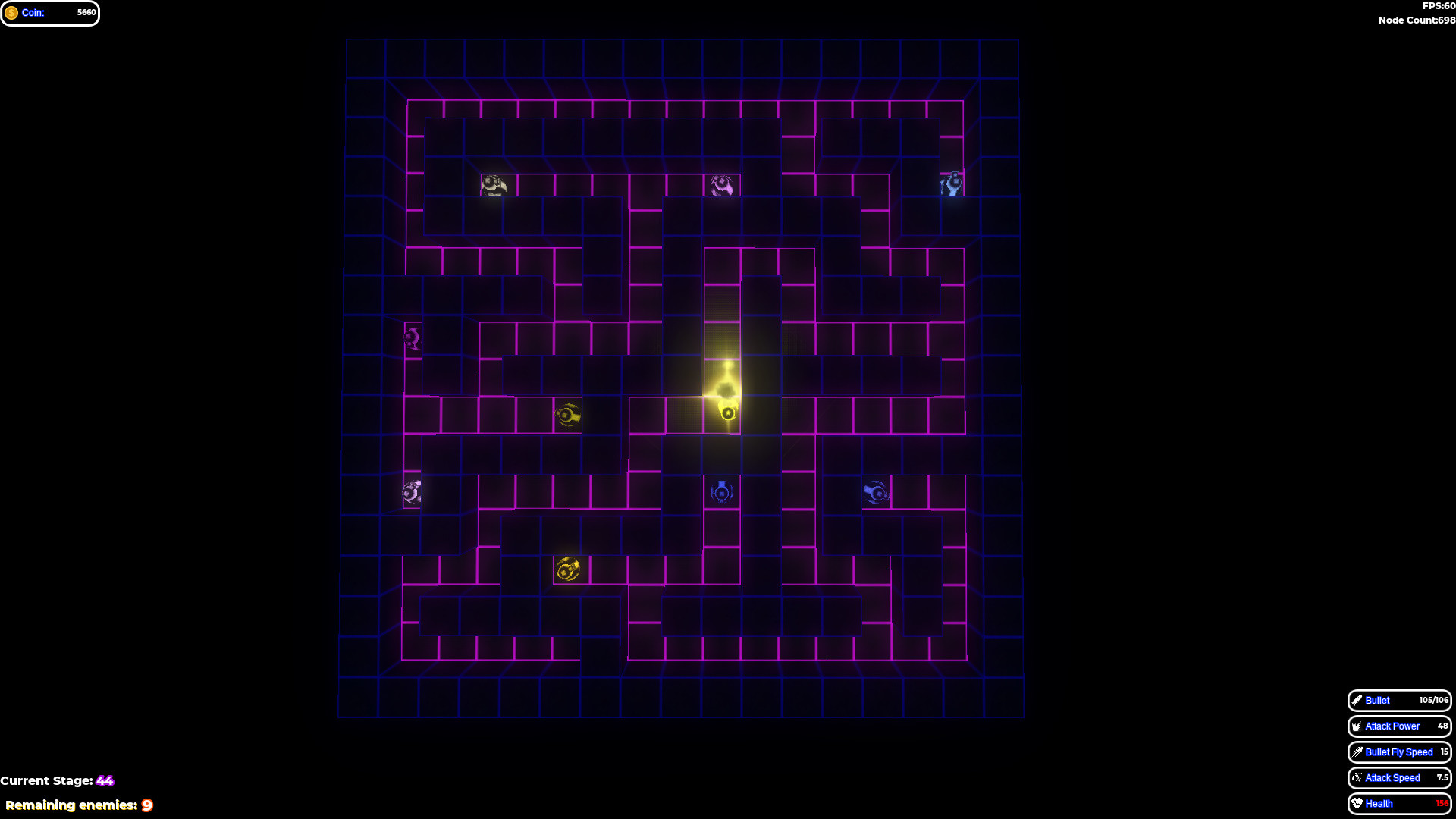Screen dimensions: 1456x819
Task: Click the white enemy turret on the left side
Action: click(x=410, y=491)
